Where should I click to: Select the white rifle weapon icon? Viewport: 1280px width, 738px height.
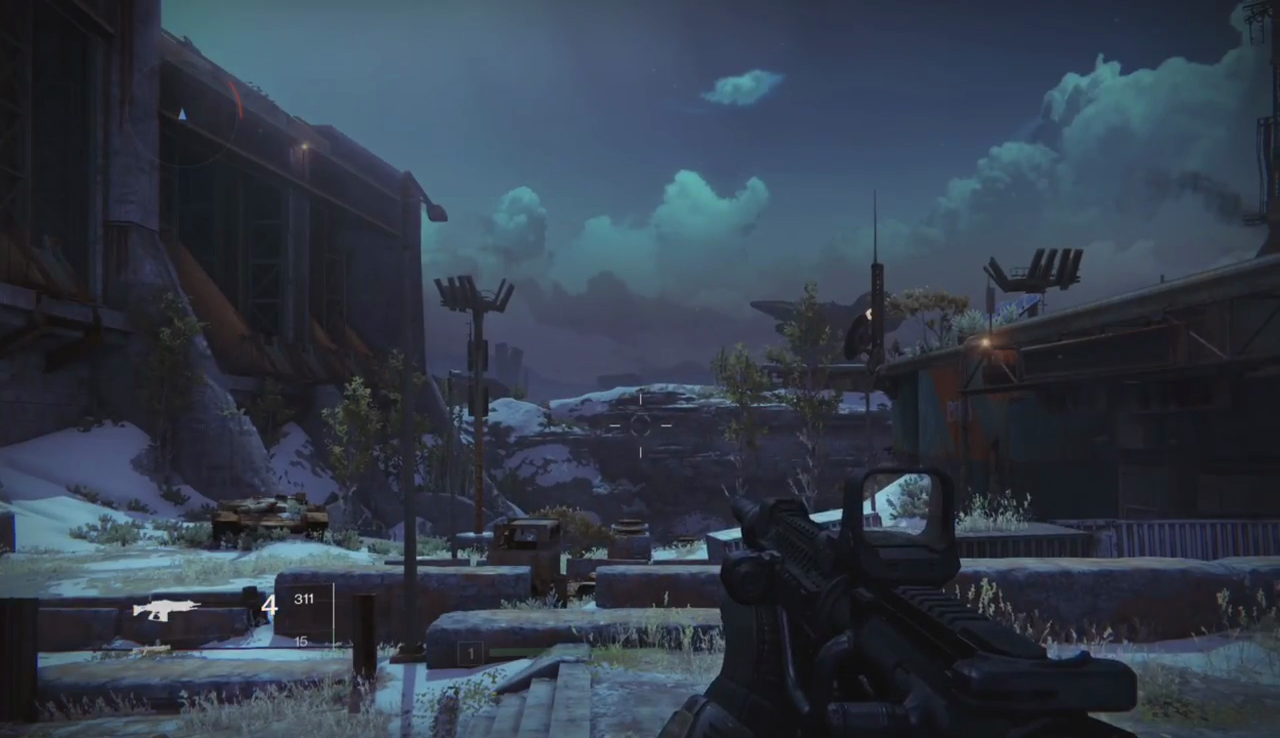pyautogui.click(x=166, y=609)
